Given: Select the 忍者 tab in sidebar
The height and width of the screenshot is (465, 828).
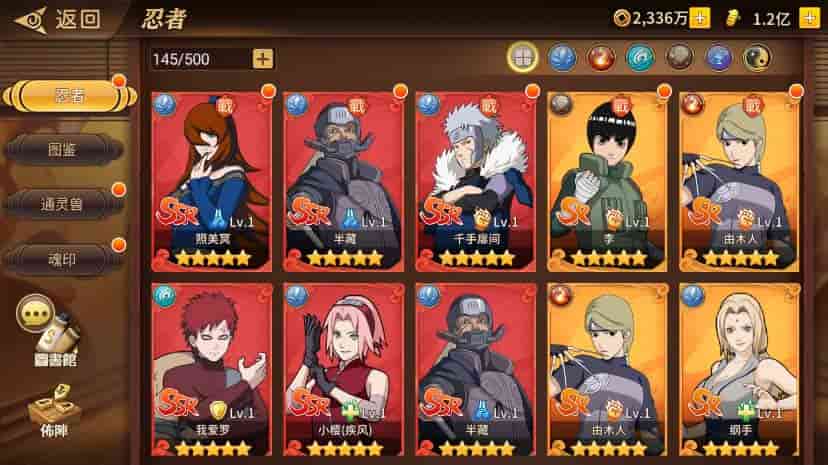Looking at the screenshot, I should pyautogui.click(x=68, y=97).
